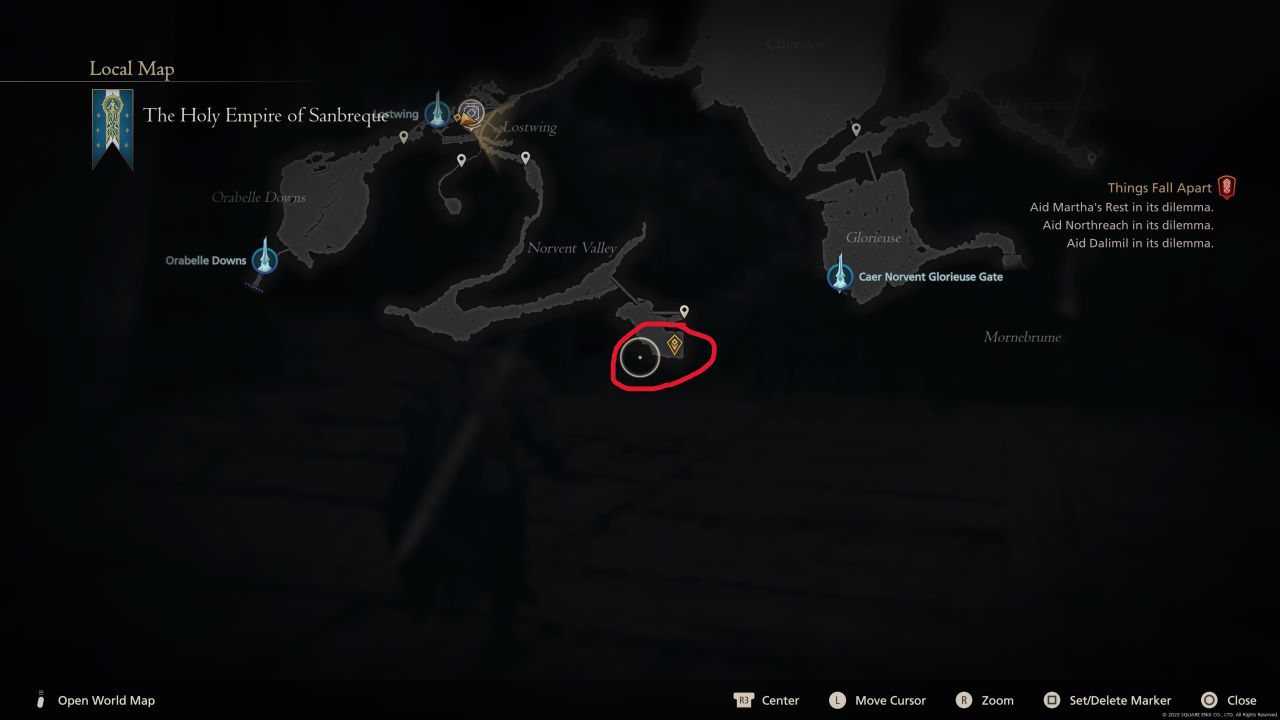Select the orange stagecoach icon near Lostwing
This screenshot has width=1280, height=720.
pyautogui.click(x=461, y=117)
